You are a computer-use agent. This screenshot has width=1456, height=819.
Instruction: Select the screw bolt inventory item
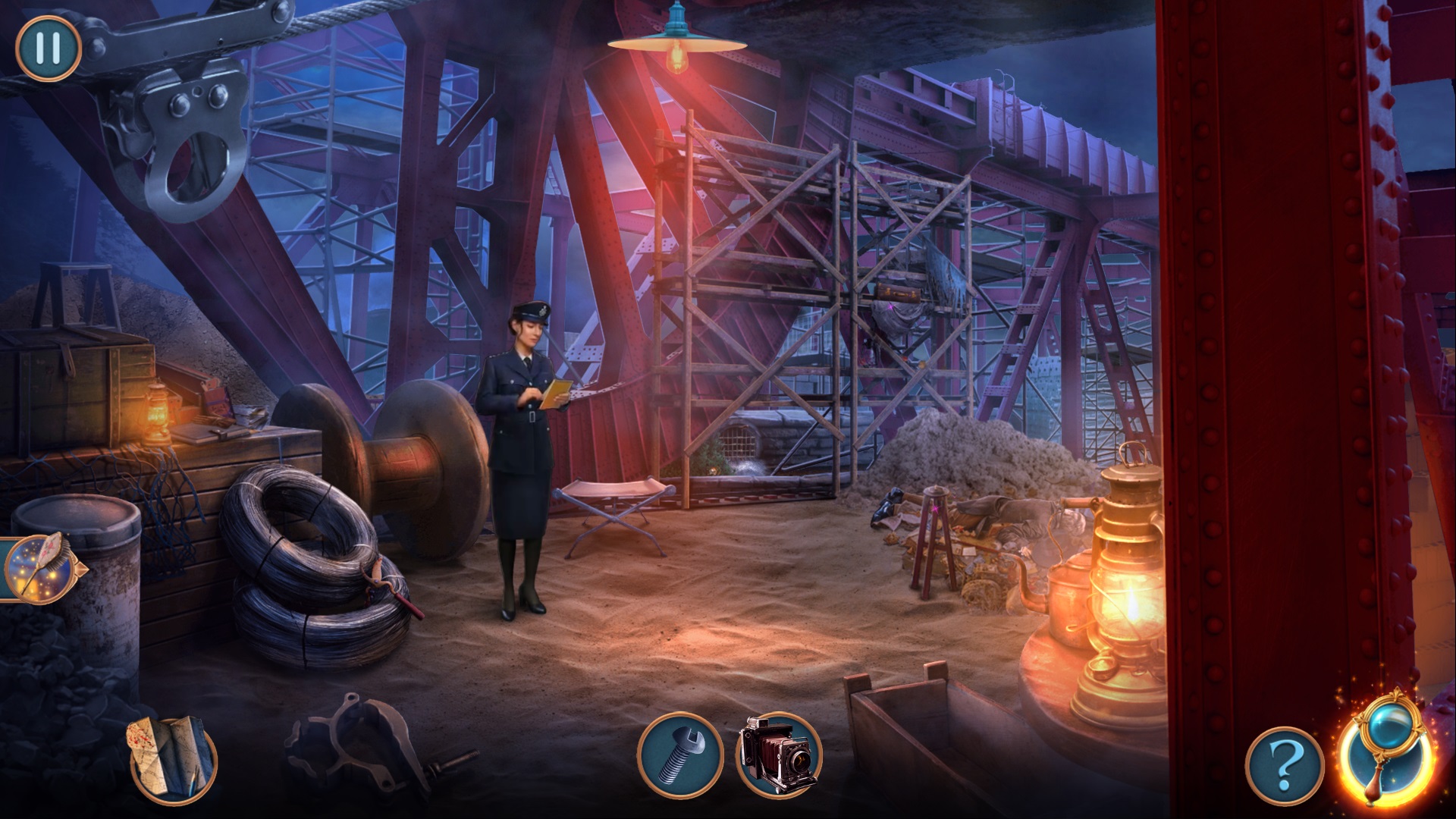[x=679, y=755]
